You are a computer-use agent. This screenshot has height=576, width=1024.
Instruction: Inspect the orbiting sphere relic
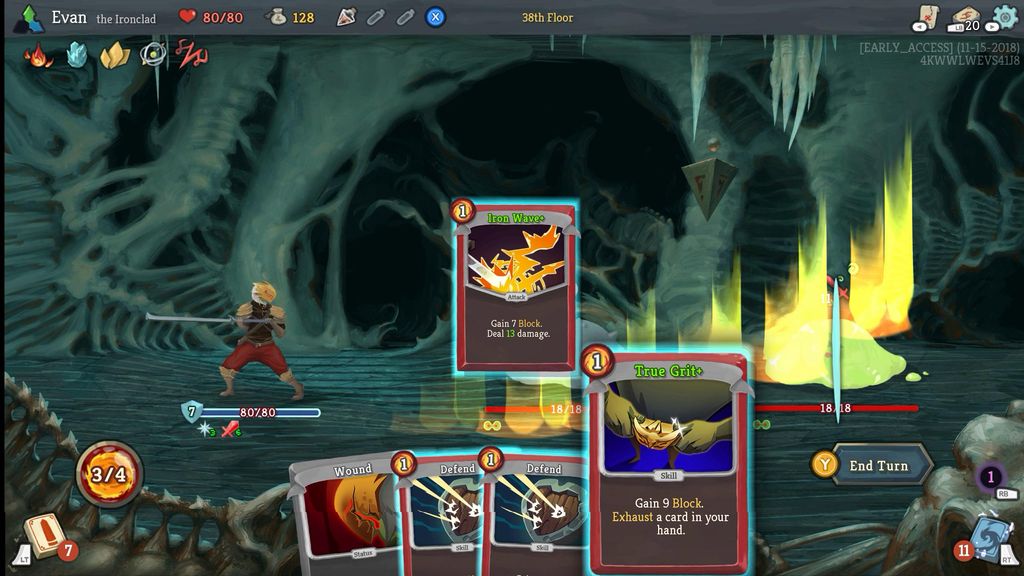pyautogui.click(x=152, y=55)
